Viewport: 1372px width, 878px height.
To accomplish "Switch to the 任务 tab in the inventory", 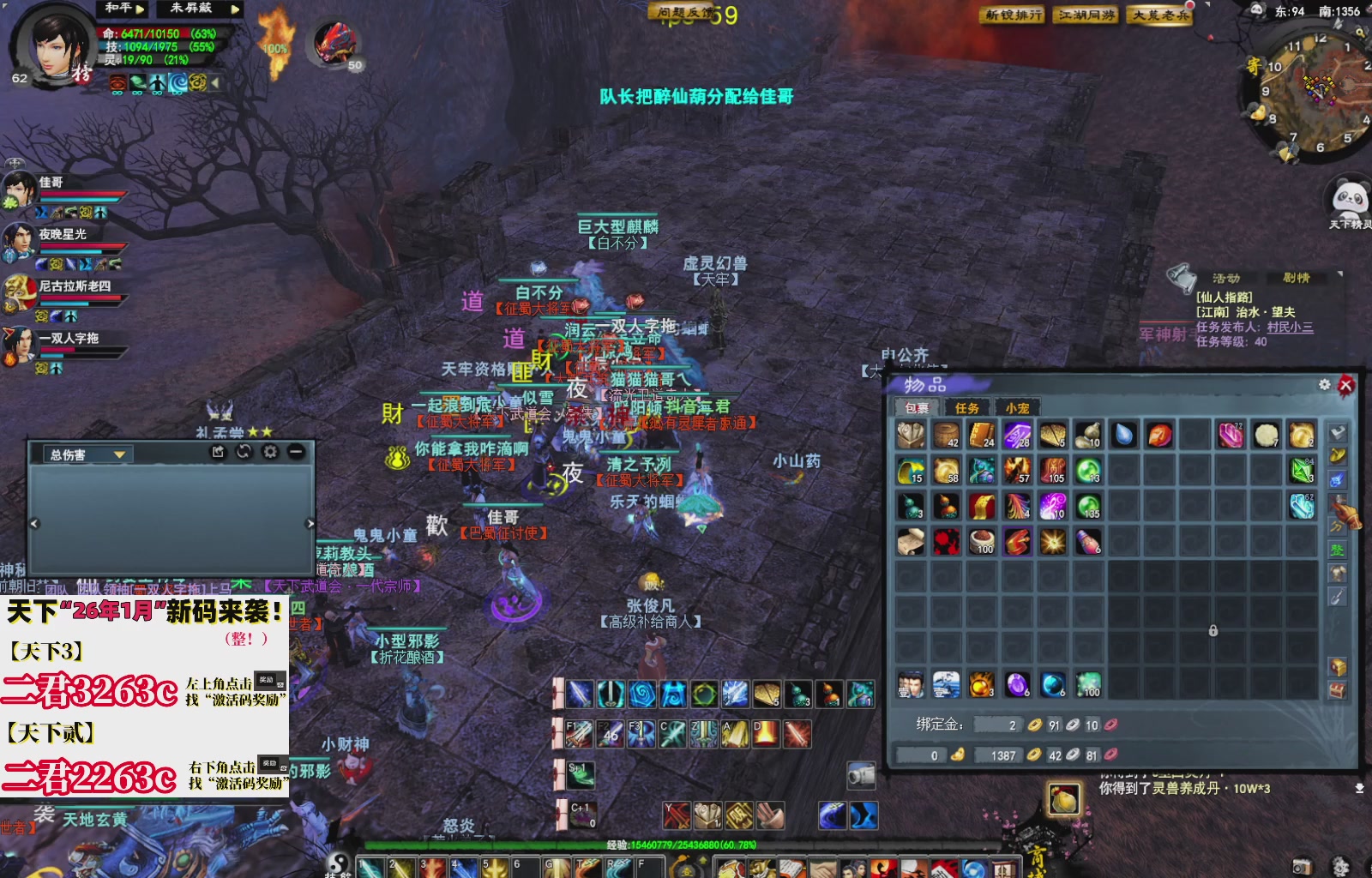I will click(x=967, y=408).
